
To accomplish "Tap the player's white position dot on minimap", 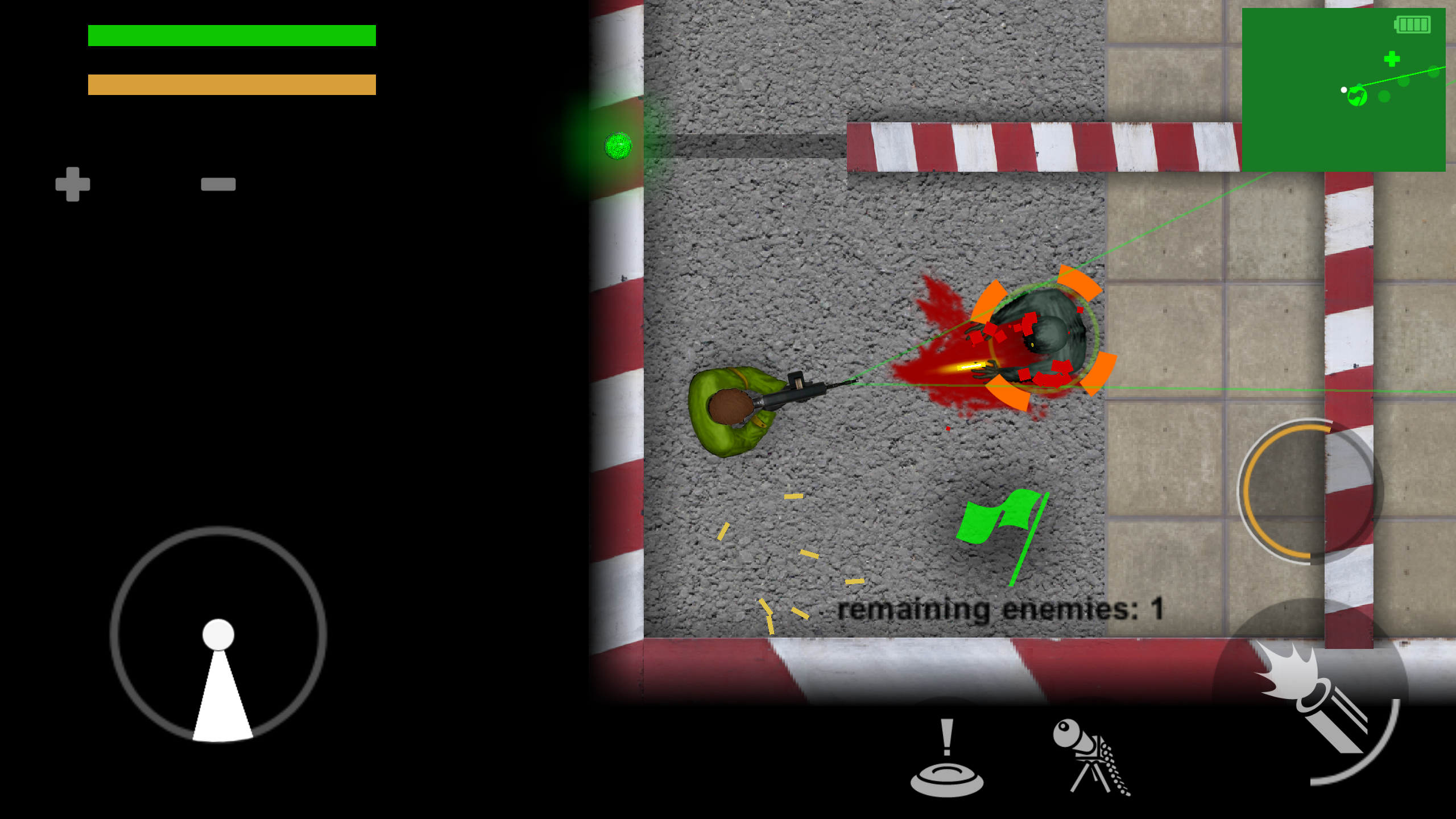I will 1343,89.
